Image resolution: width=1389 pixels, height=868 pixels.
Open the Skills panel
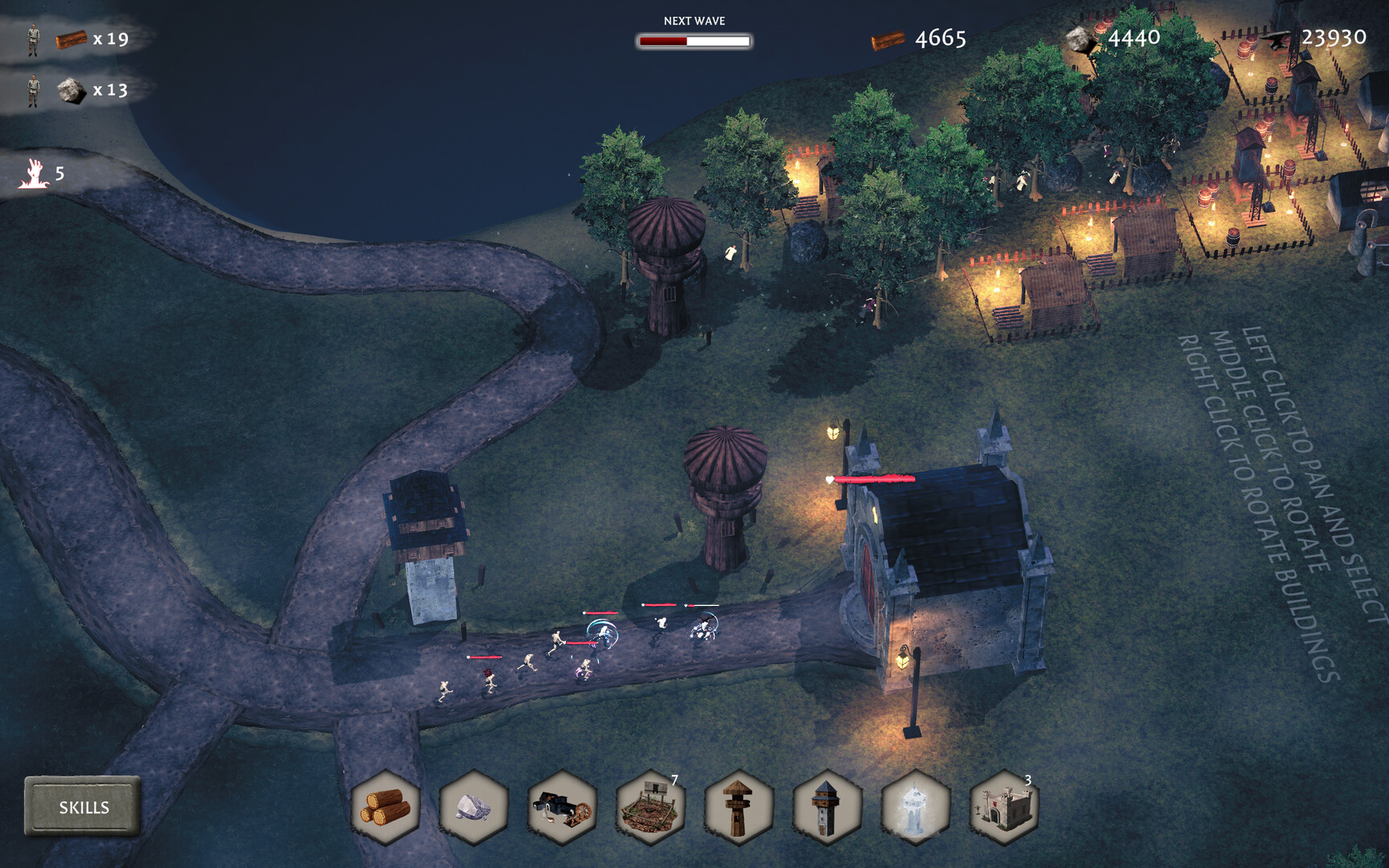(83, 807)
